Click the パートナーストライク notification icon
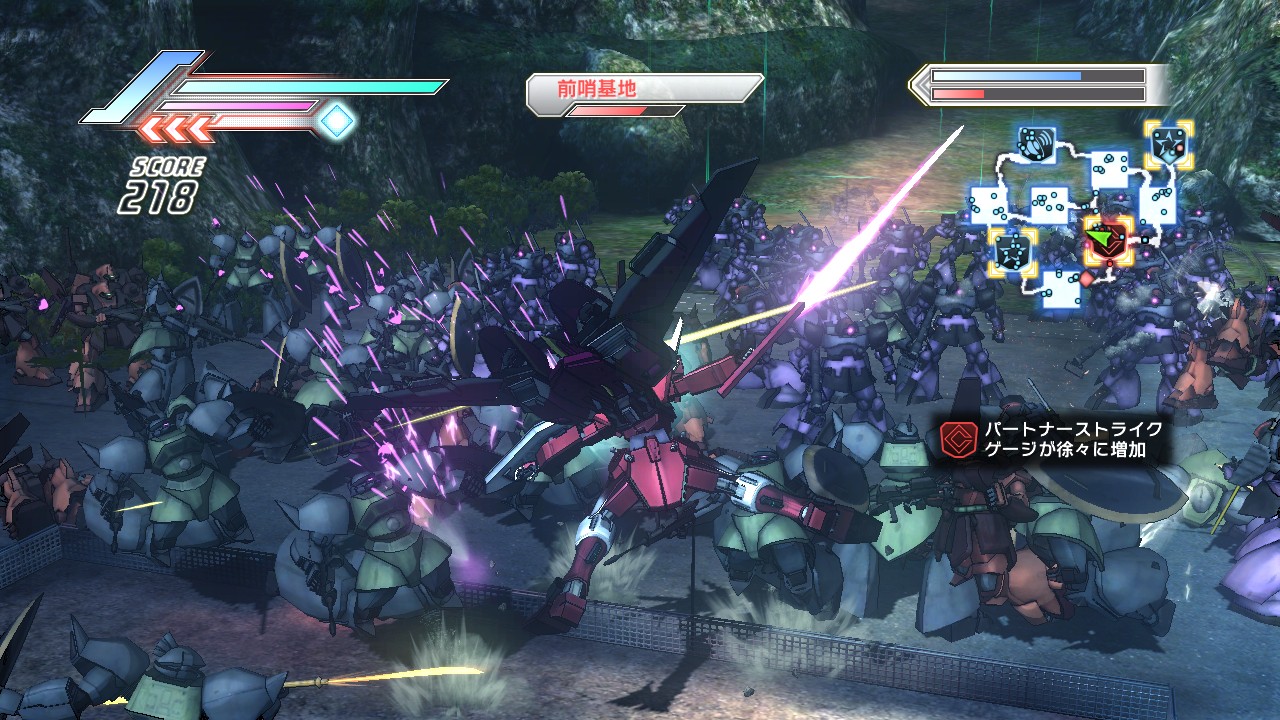This screenshot has height=720, width=1280. (x=956, y=439)
